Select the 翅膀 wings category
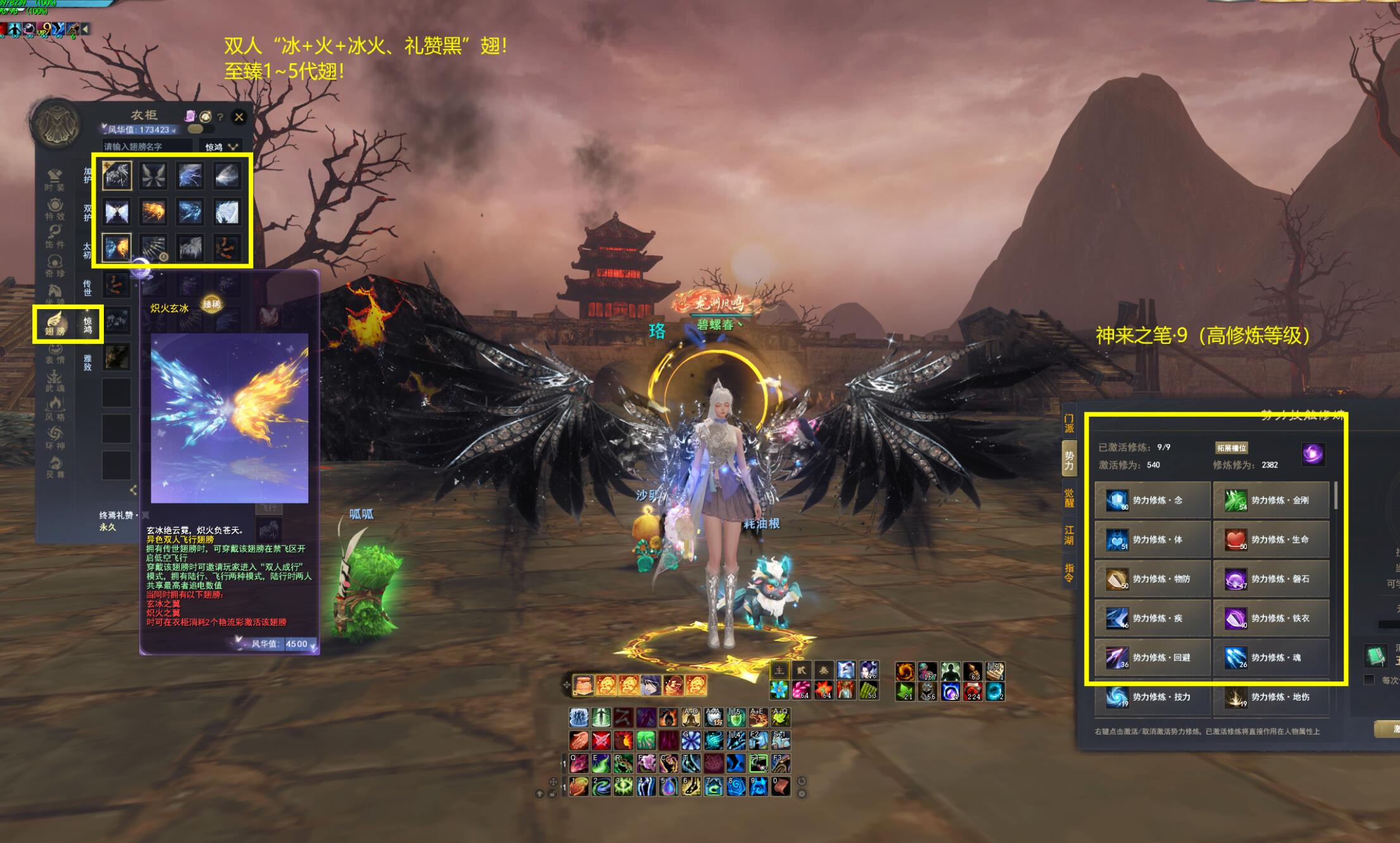 tap(55, 322)
